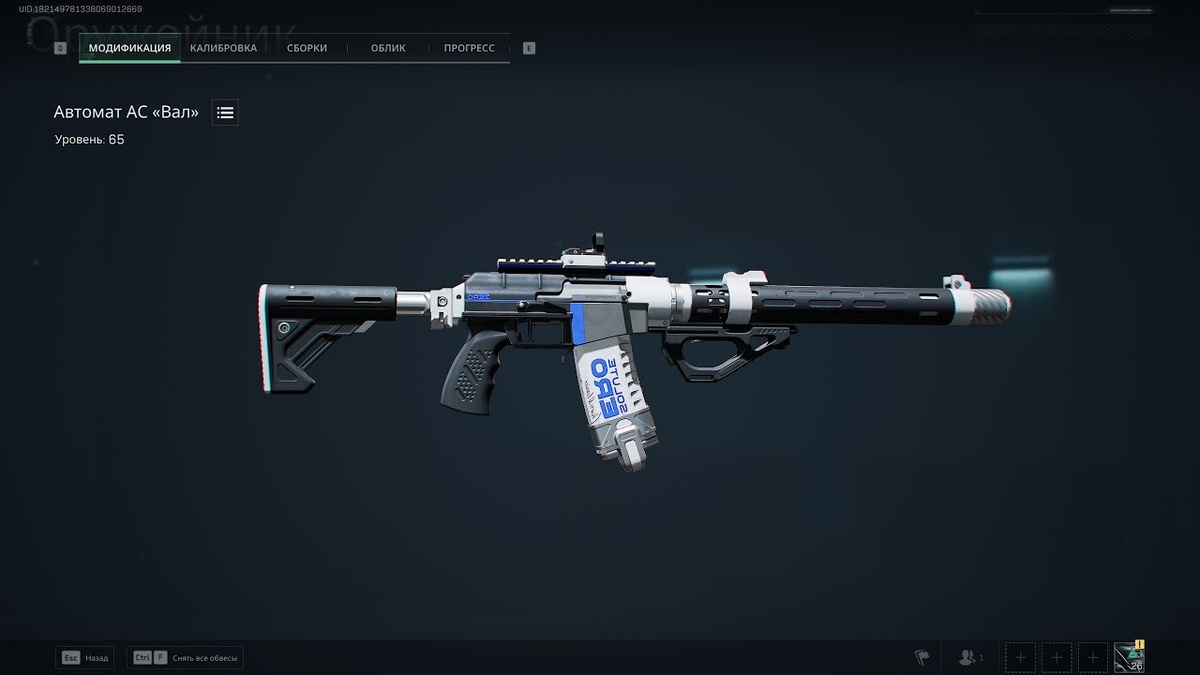Open the Калибровка tab
Image resolution: width=1200 pixels, height=675 pixels.
click(x=225, y=48)
